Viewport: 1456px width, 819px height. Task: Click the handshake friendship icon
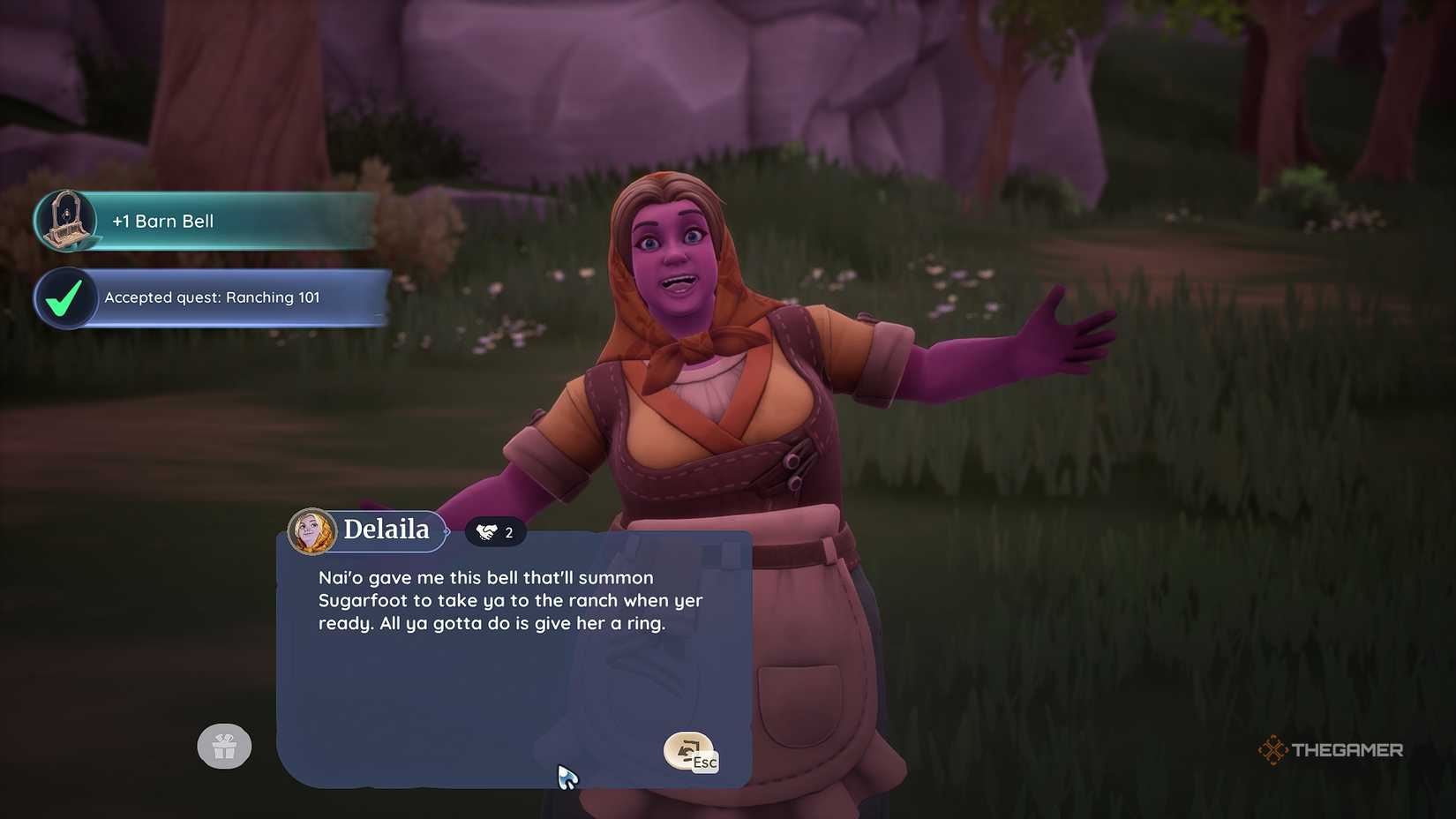pyautogui.click(x=484, y=531)
